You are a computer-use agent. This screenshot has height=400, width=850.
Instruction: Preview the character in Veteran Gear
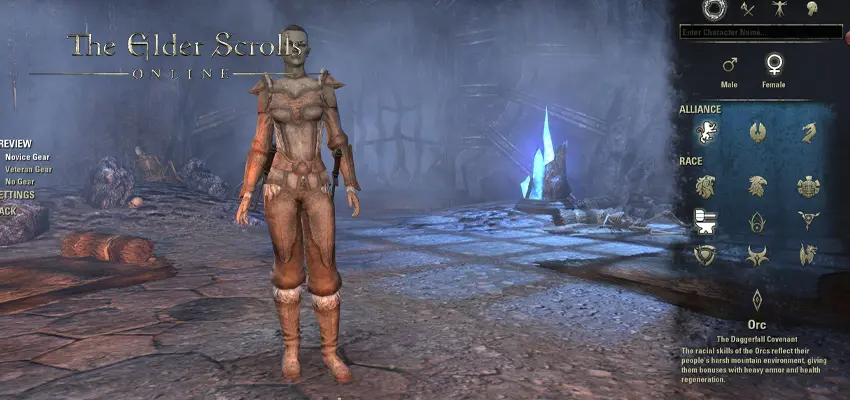[28, 169]
